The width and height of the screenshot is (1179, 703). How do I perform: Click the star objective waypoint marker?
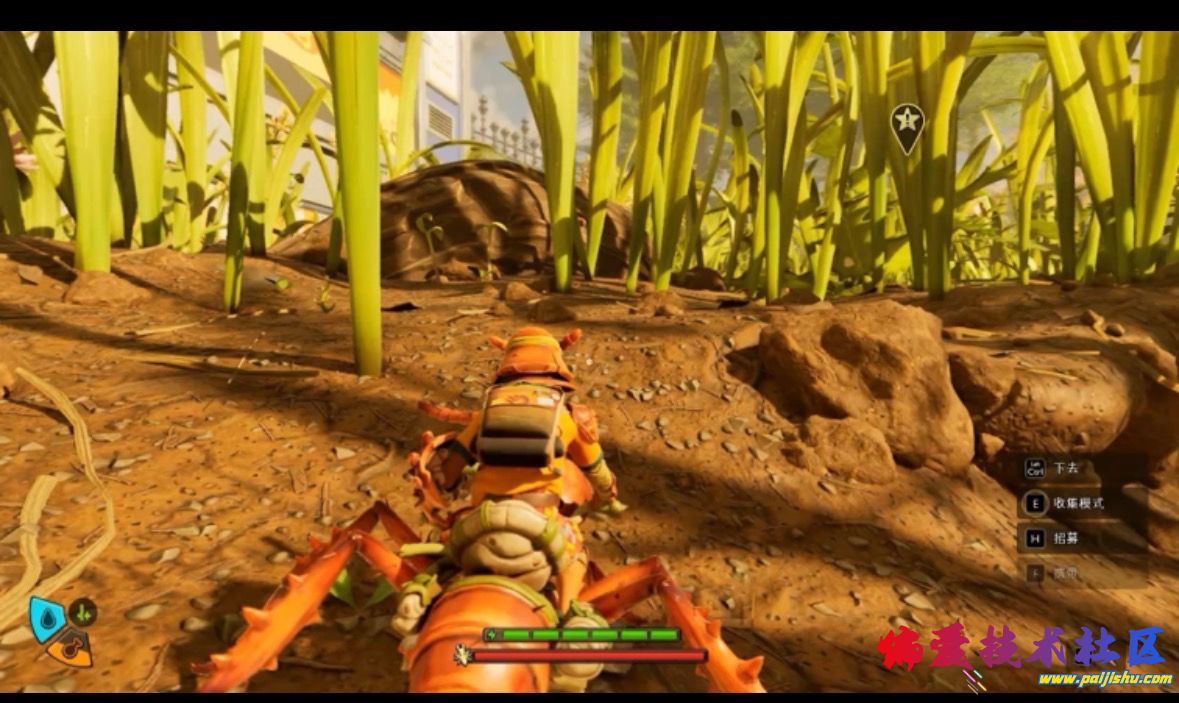coord(907,125)
